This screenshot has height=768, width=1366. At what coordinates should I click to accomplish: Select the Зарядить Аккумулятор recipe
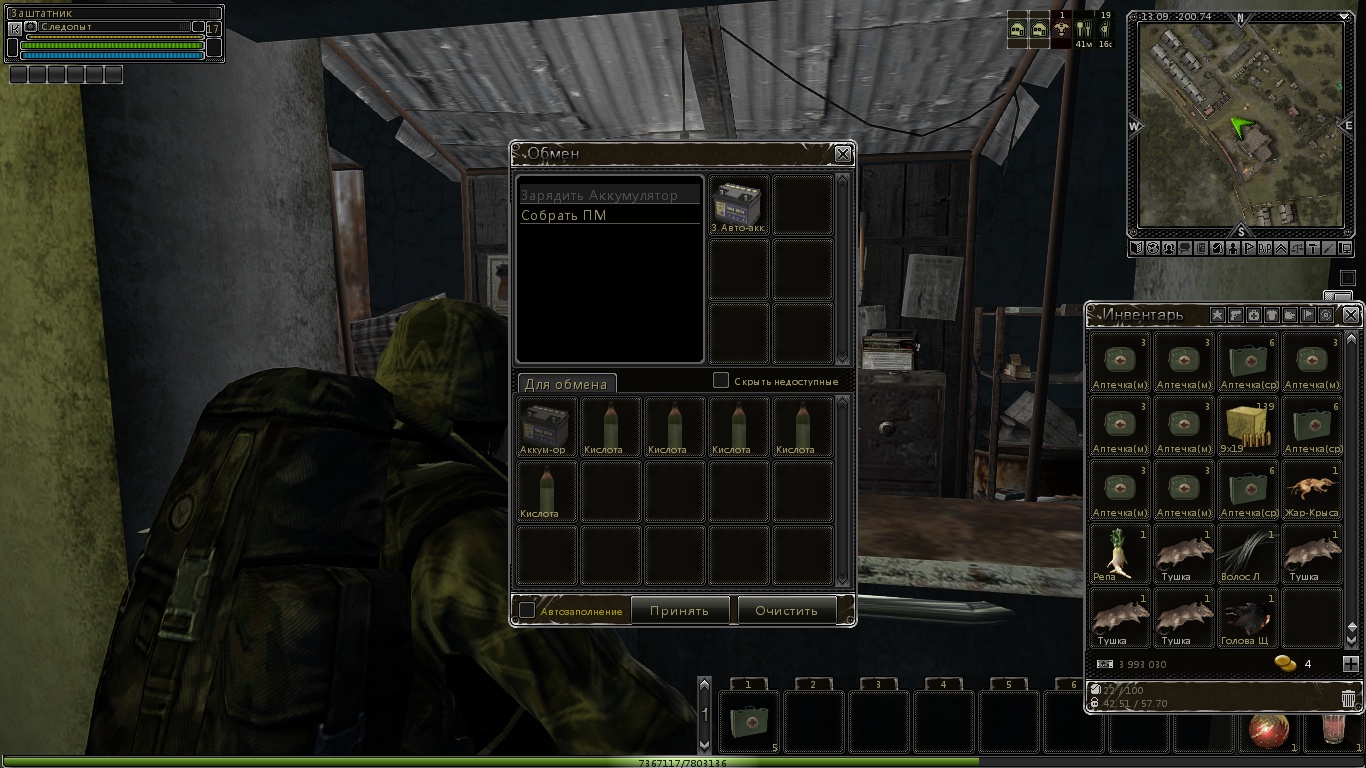point(599,195)
